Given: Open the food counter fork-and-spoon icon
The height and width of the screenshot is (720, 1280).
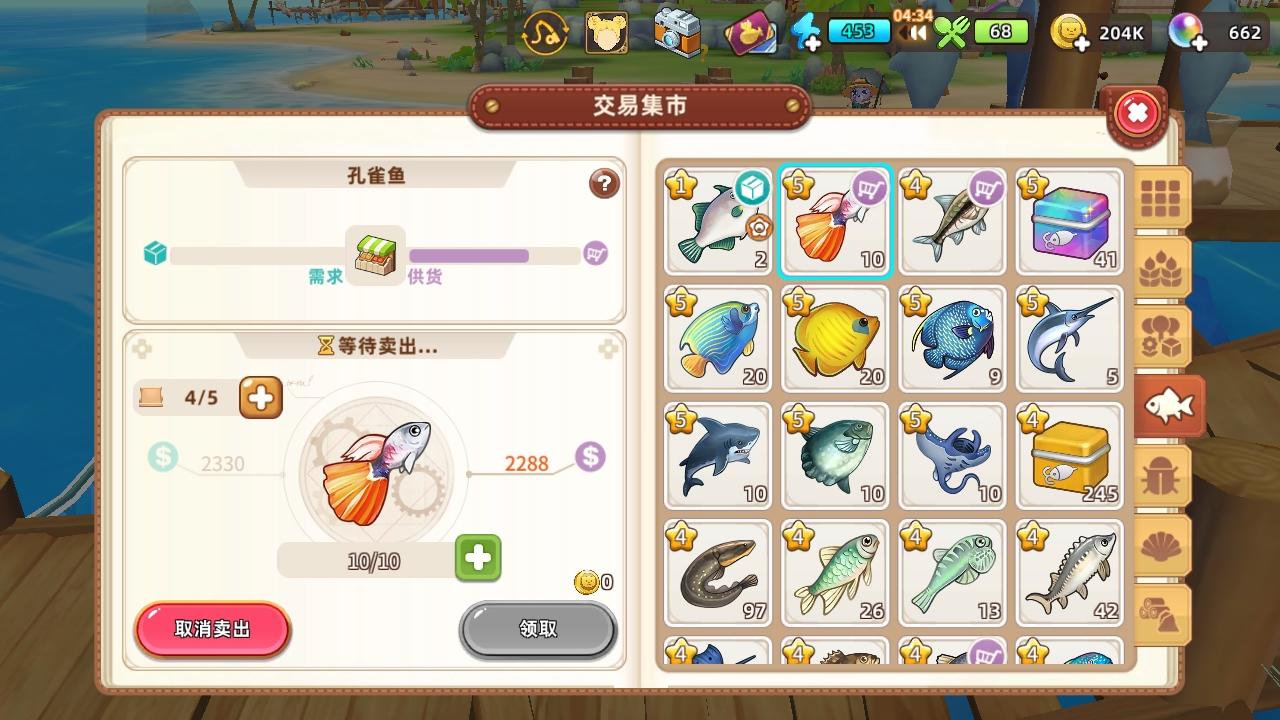Looking at the screenshot, I should coord(952,31).
